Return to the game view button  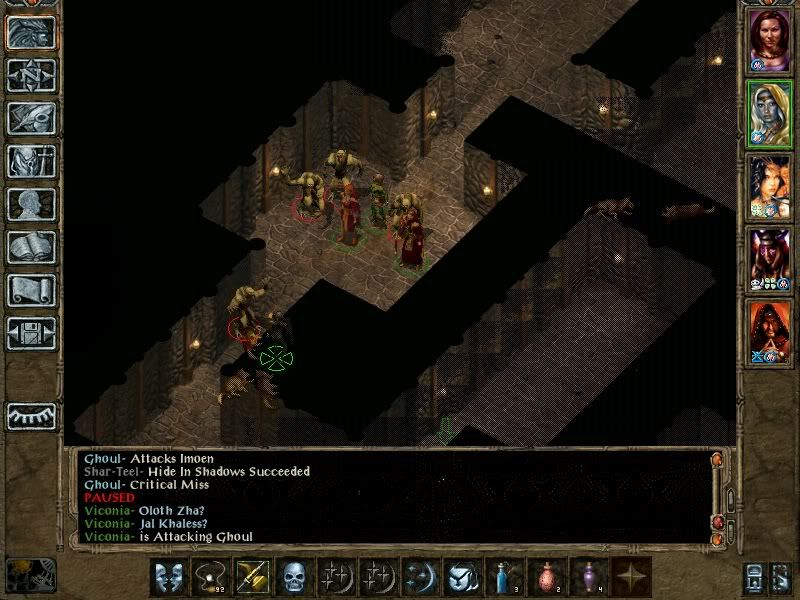31,33
